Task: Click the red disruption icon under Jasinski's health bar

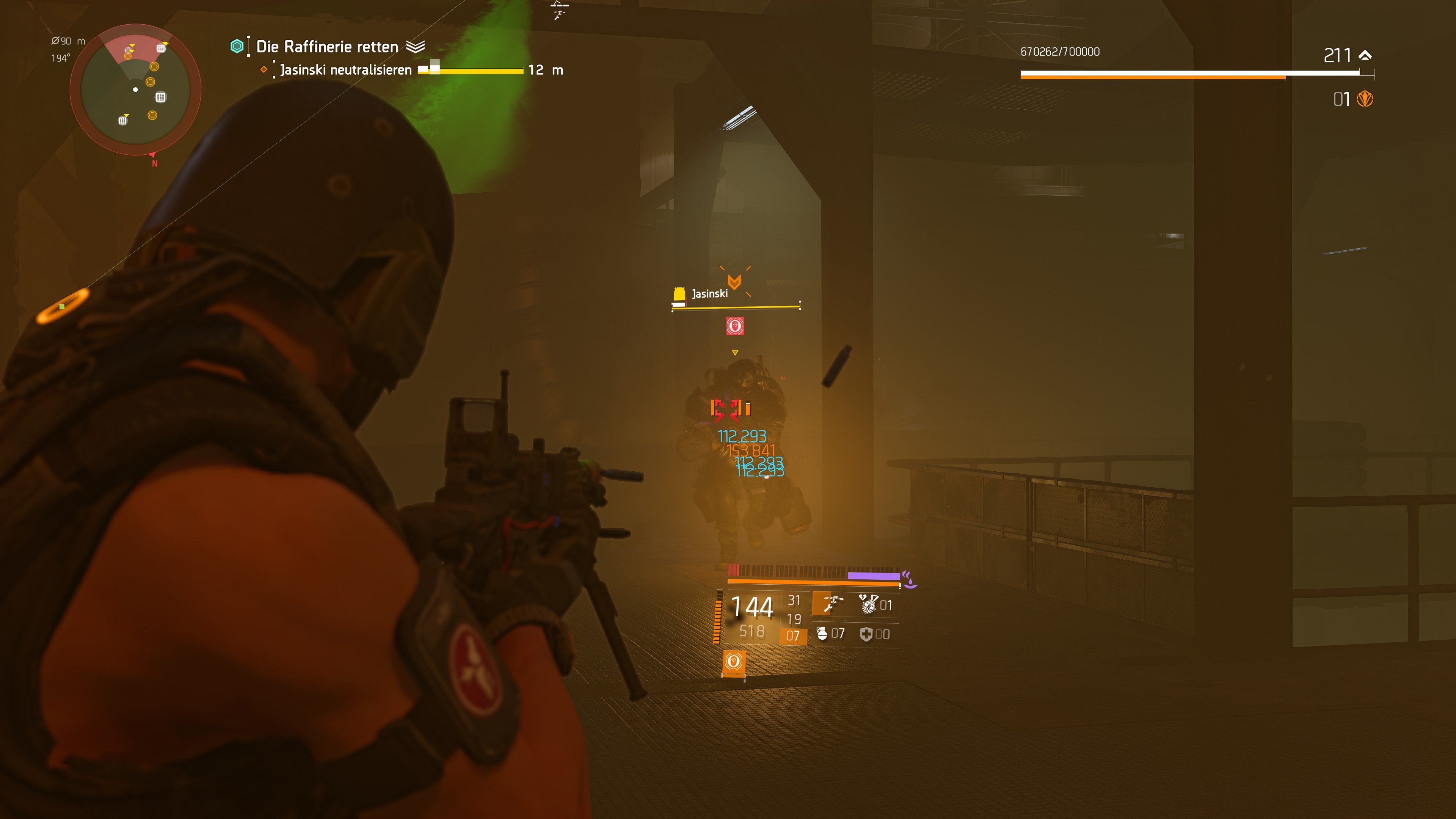Action: point(735,327)
